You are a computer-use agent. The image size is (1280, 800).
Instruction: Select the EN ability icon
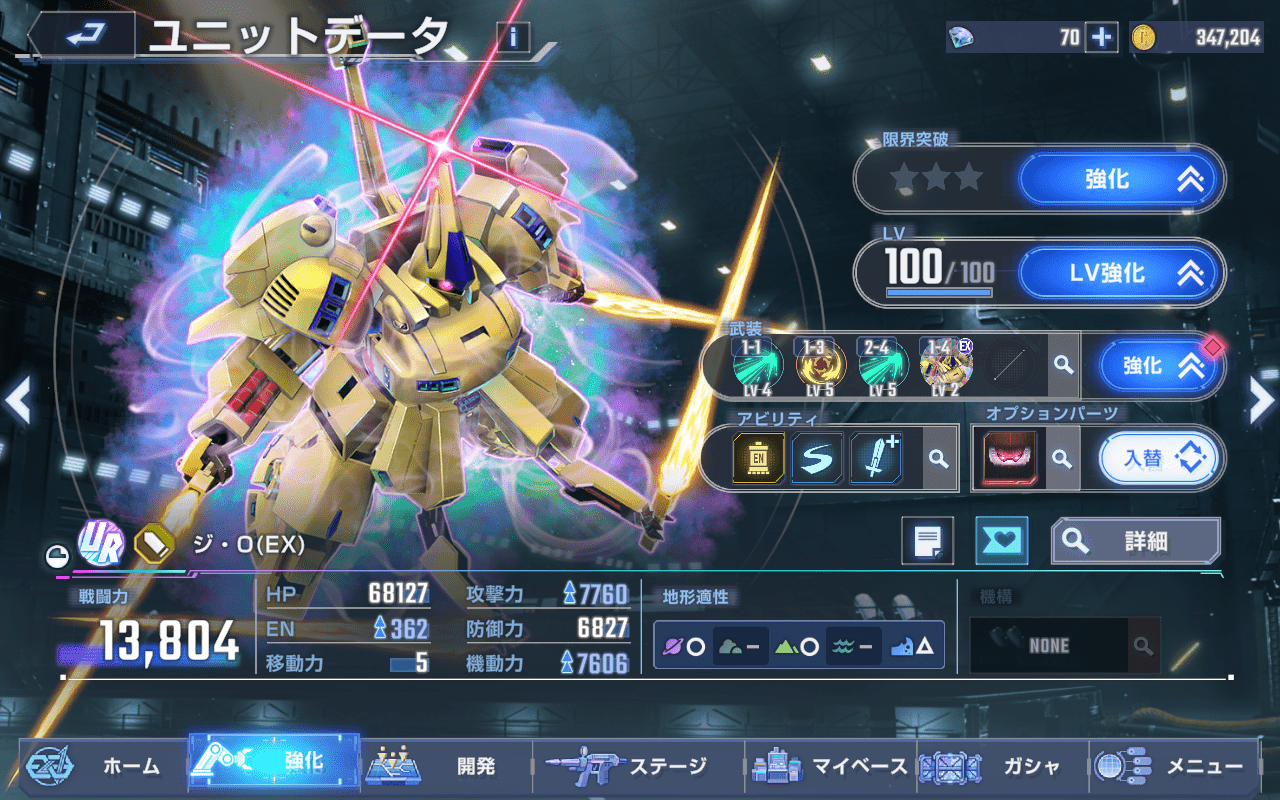759,458
